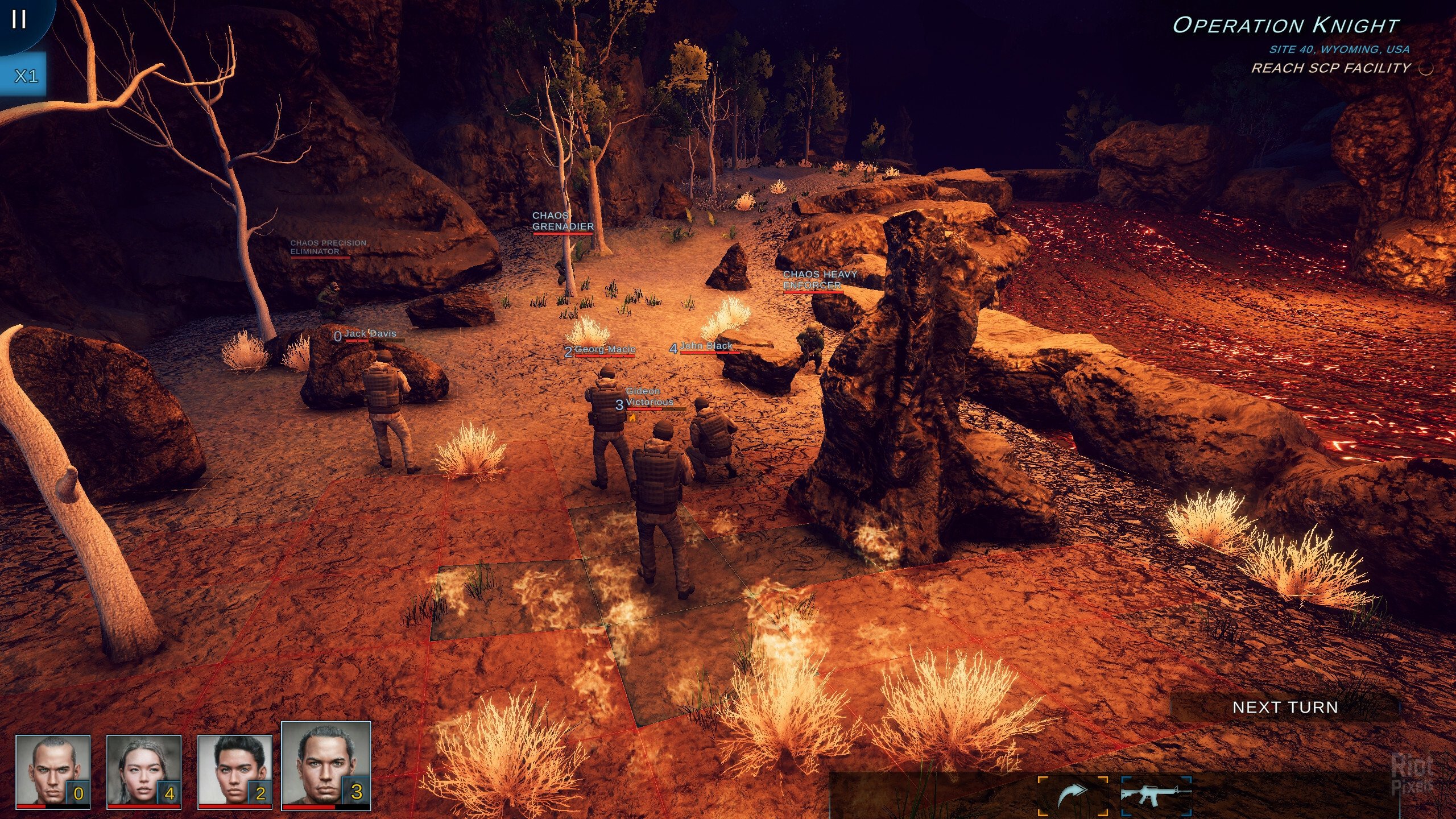
Task: Choose the assault rifle shoot action
Action: (x=1156, y=795)
